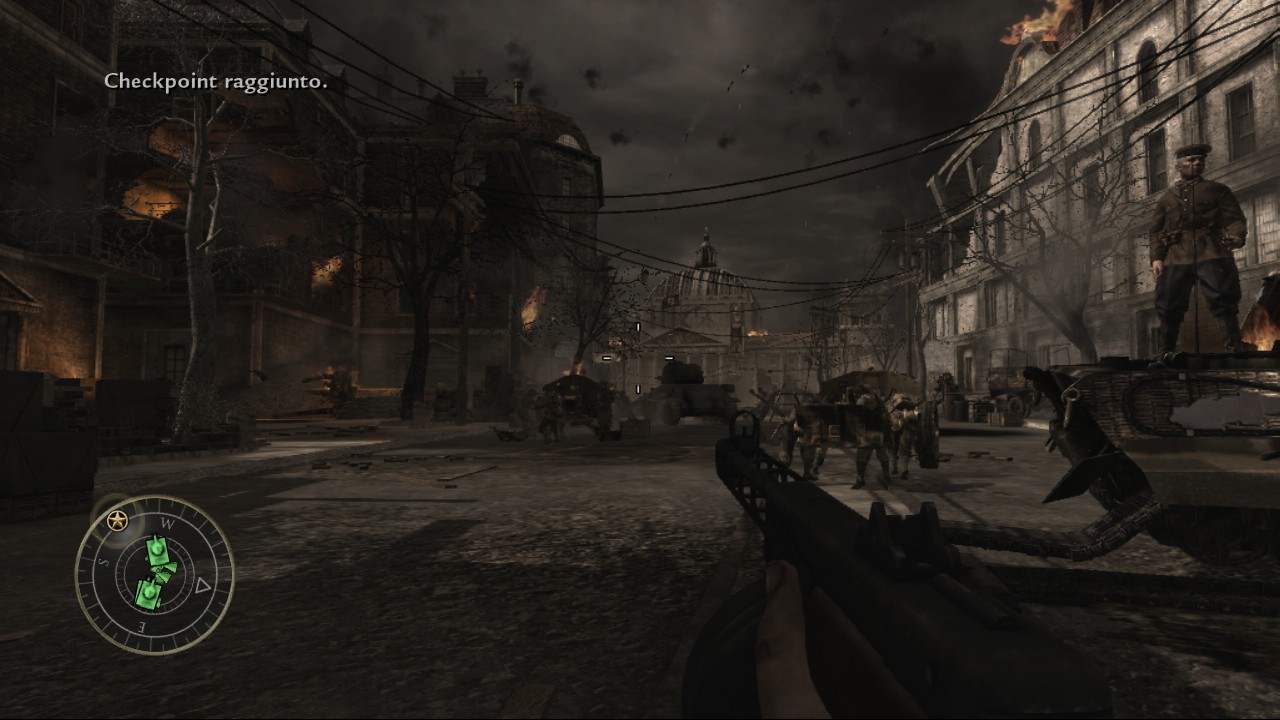Click the circular compass radar
This screenshot has width=1280, height=720.
(155, 575)
